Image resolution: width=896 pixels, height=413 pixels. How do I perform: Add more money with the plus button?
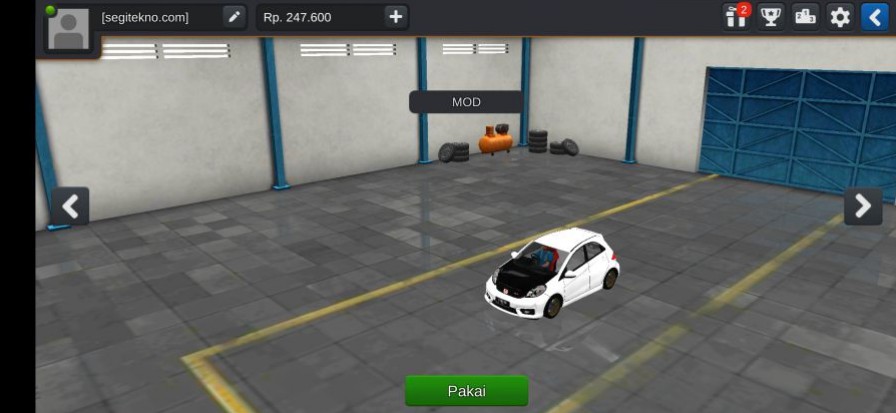tap(396, 17)
